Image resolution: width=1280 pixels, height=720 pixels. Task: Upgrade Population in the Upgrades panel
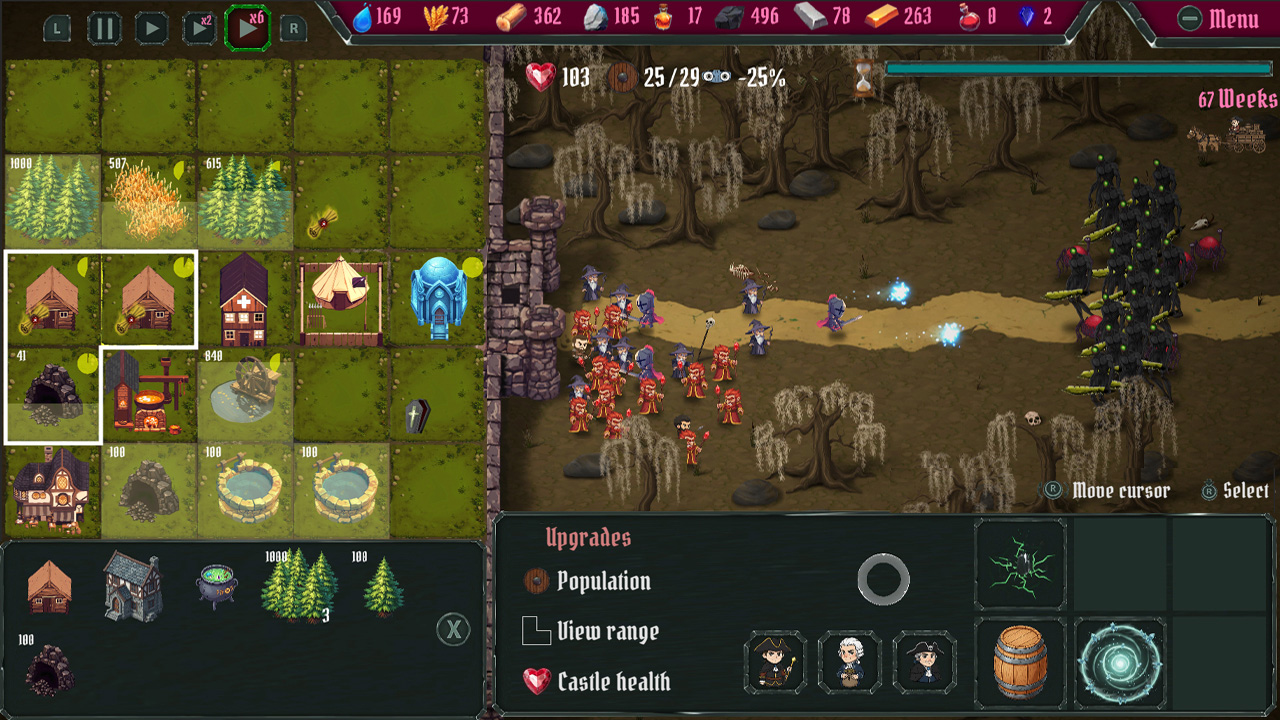click(592, 581)
